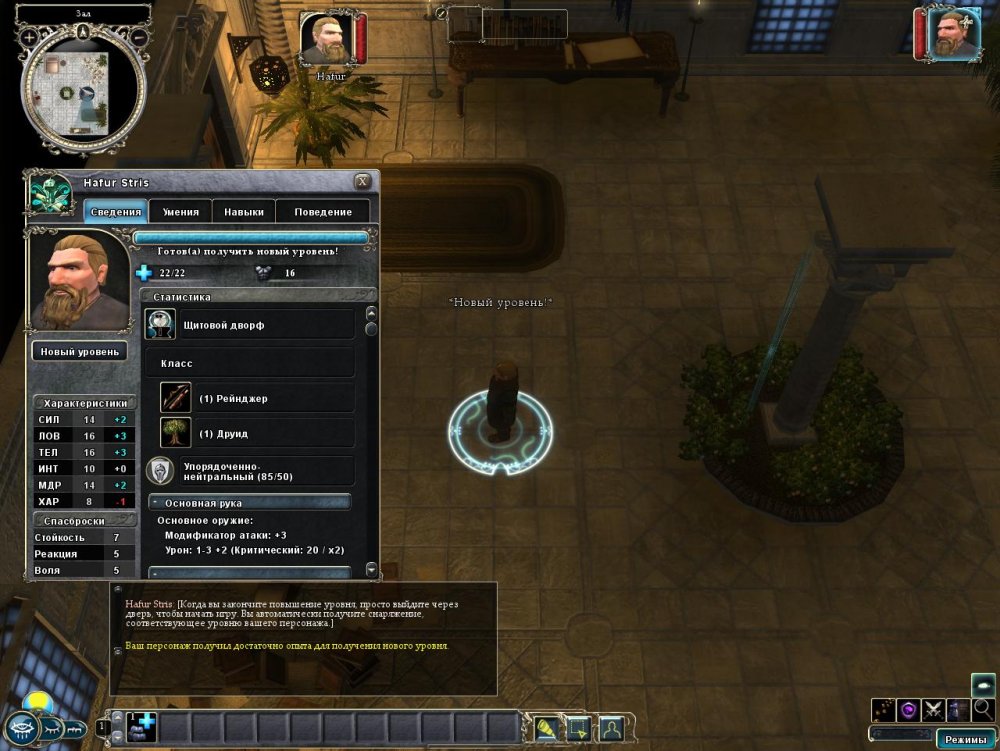Image resolution: width=1000 pixels, height=751 pixels.
Task: Click the Новый уровень level-up button
Action: click(79, 351)
